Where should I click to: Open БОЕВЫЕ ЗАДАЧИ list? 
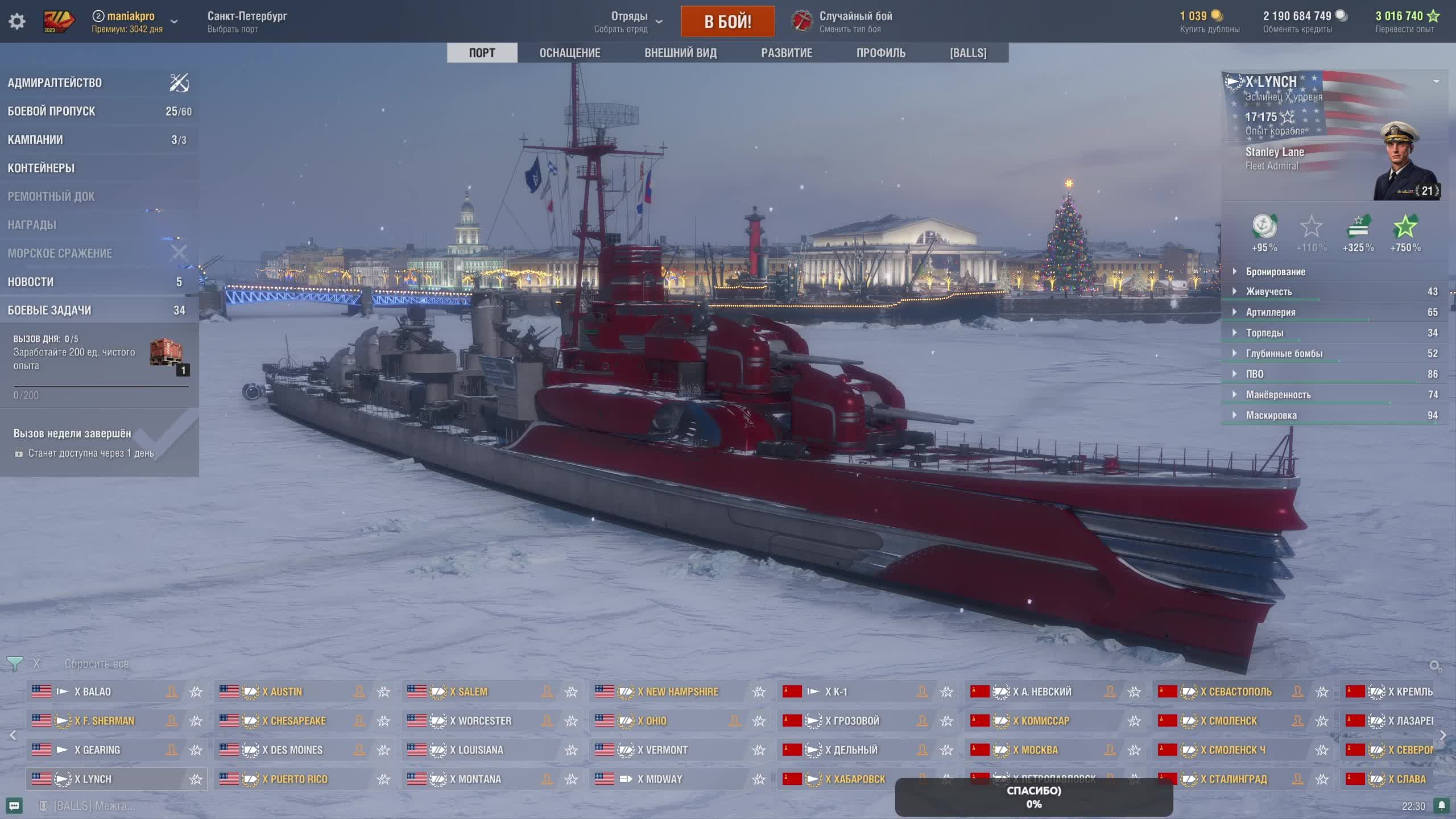tap(49, 311)
